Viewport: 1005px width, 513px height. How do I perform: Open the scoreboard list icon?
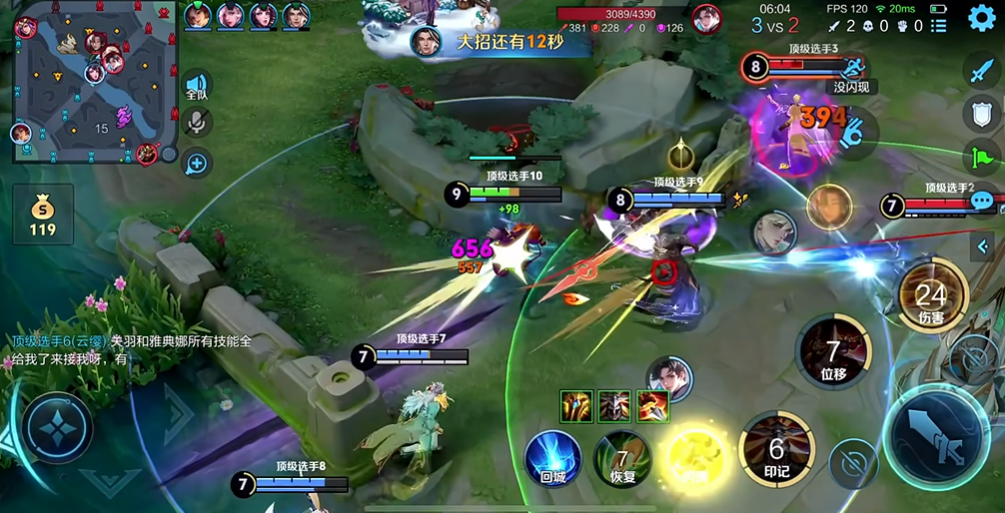pos(937,27)
